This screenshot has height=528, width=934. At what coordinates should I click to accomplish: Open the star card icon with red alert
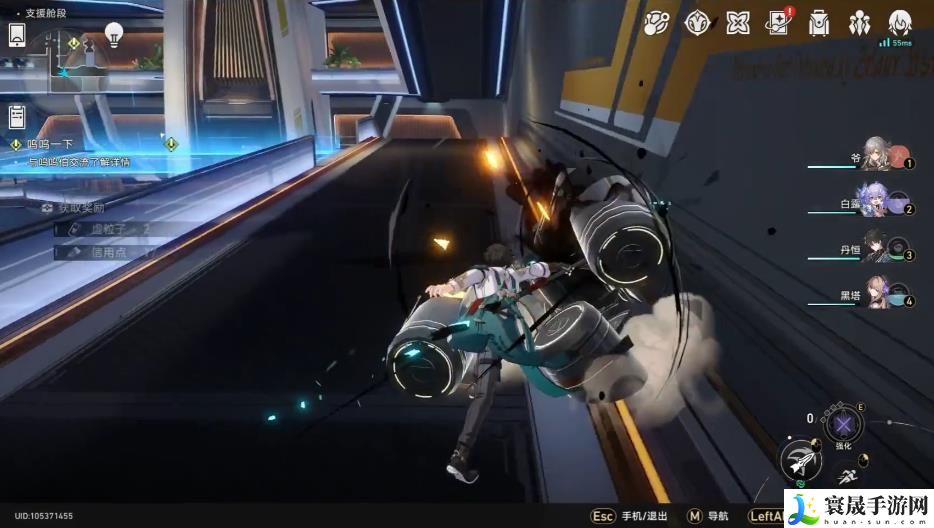click(779, 23)
